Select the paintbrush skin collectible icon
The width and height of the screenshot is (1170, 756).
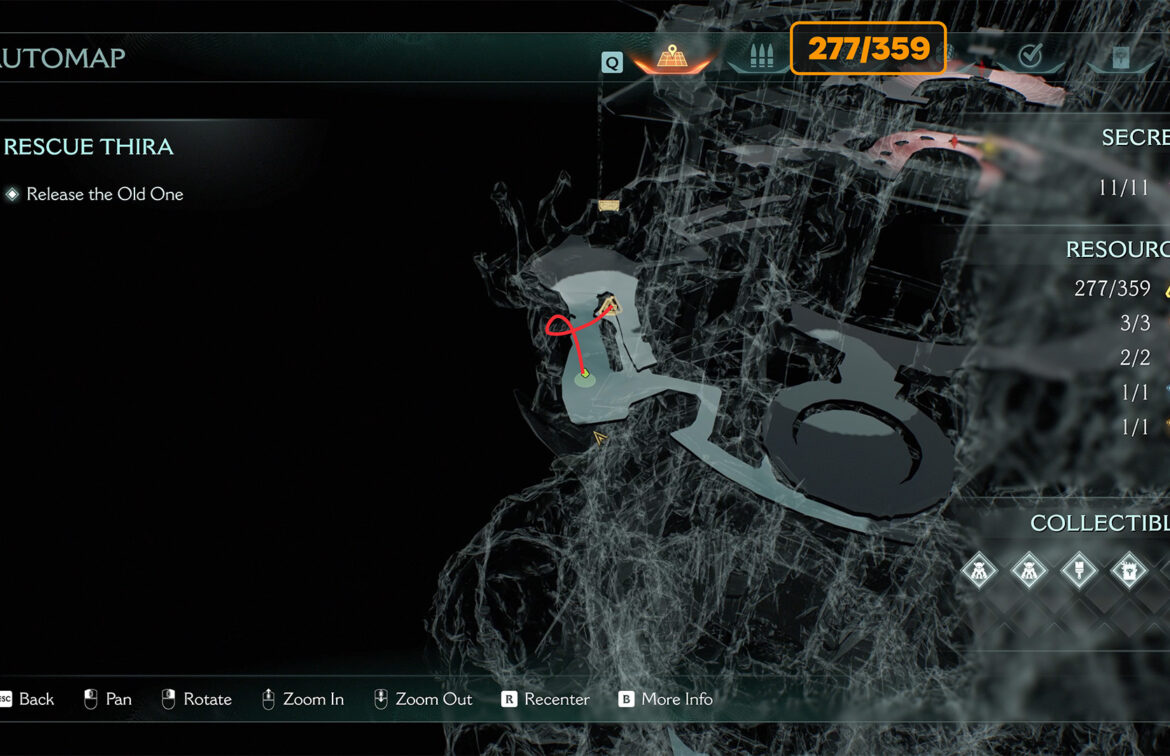tap(1079, 571)
